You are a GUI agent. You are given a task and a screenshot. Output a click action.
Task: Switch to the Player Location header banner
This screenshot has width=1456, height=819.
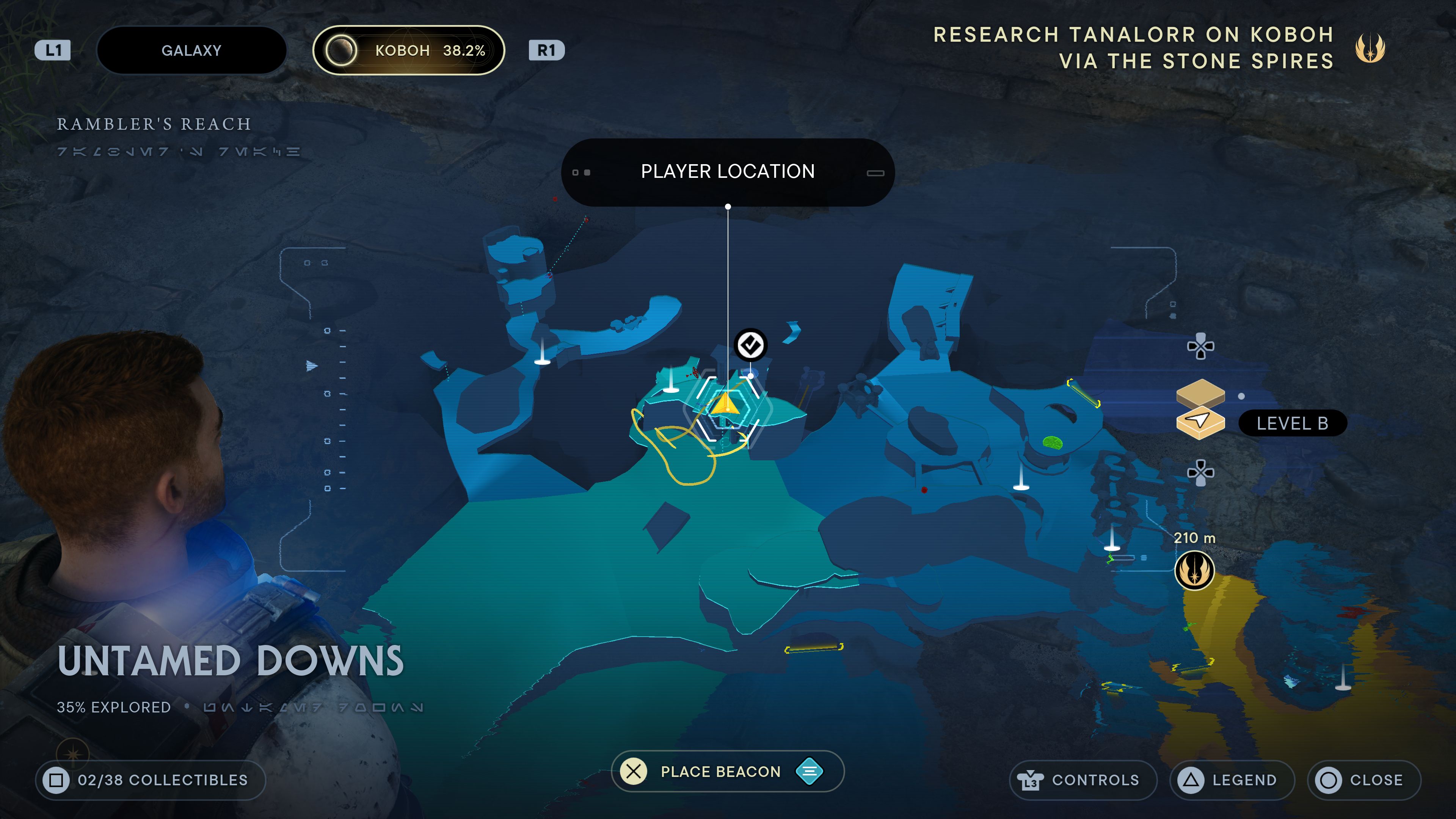click(x=728, y=171)
